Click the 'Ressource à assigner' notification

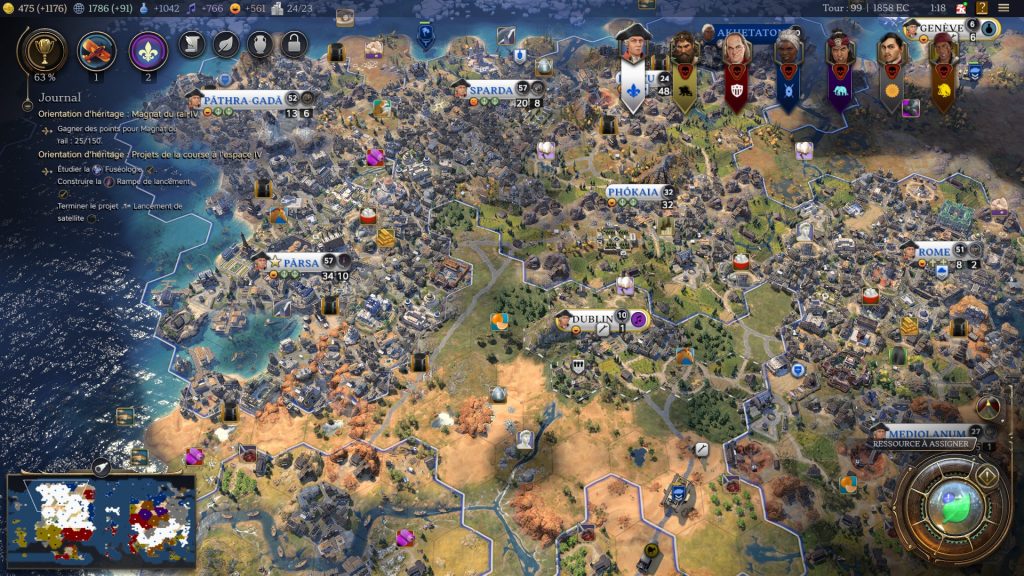(x=922, y=442)
